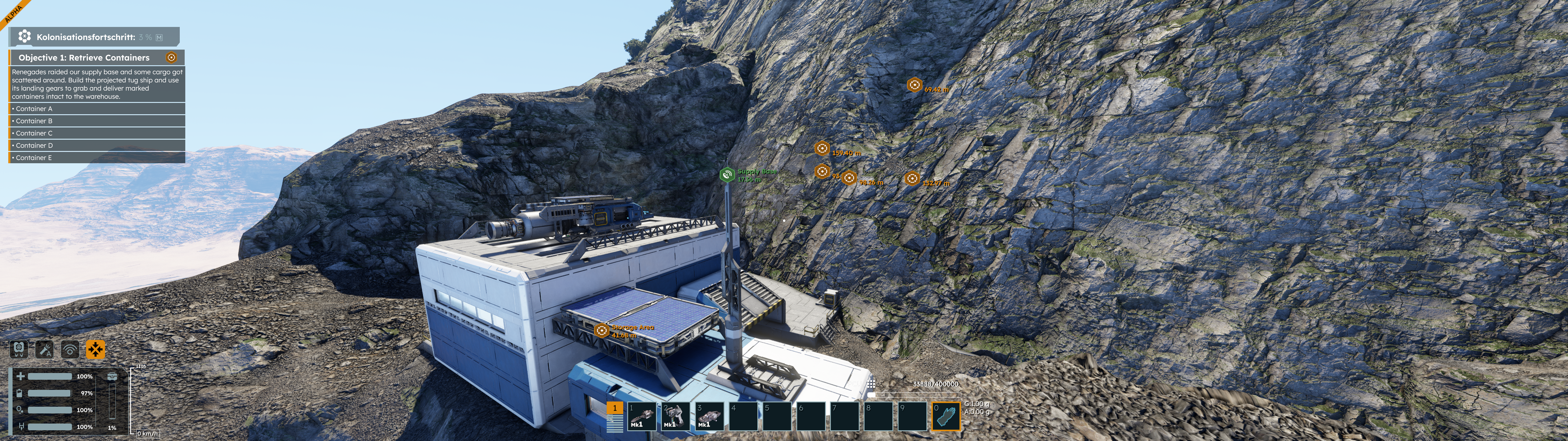Viewport: 1568px width, 441px height.
Task: Toggle the broadcasting signal icon
Action: (70, 349)
